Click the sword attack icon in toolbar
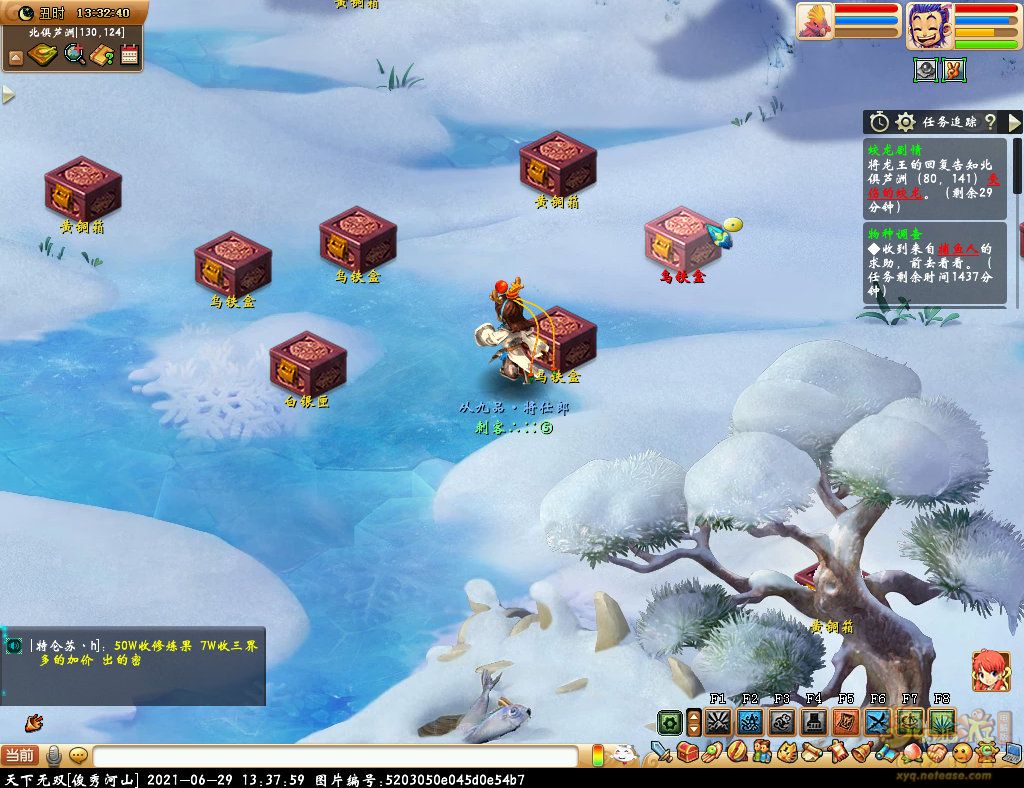This screenshot has height=788, width=1024. coord(660,752)
